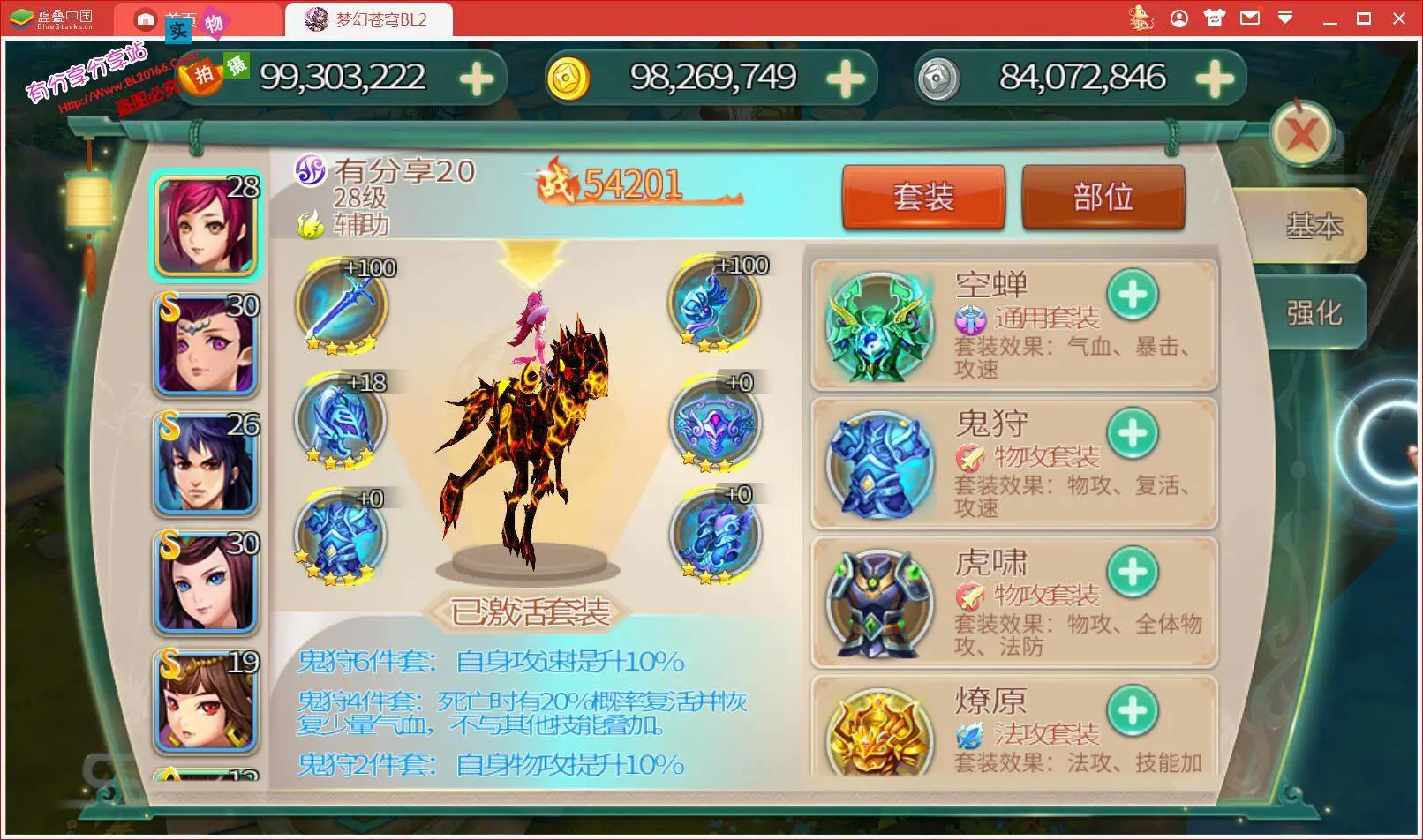Select the 套装 button
1423x840 pixels.
pos(923,197)
